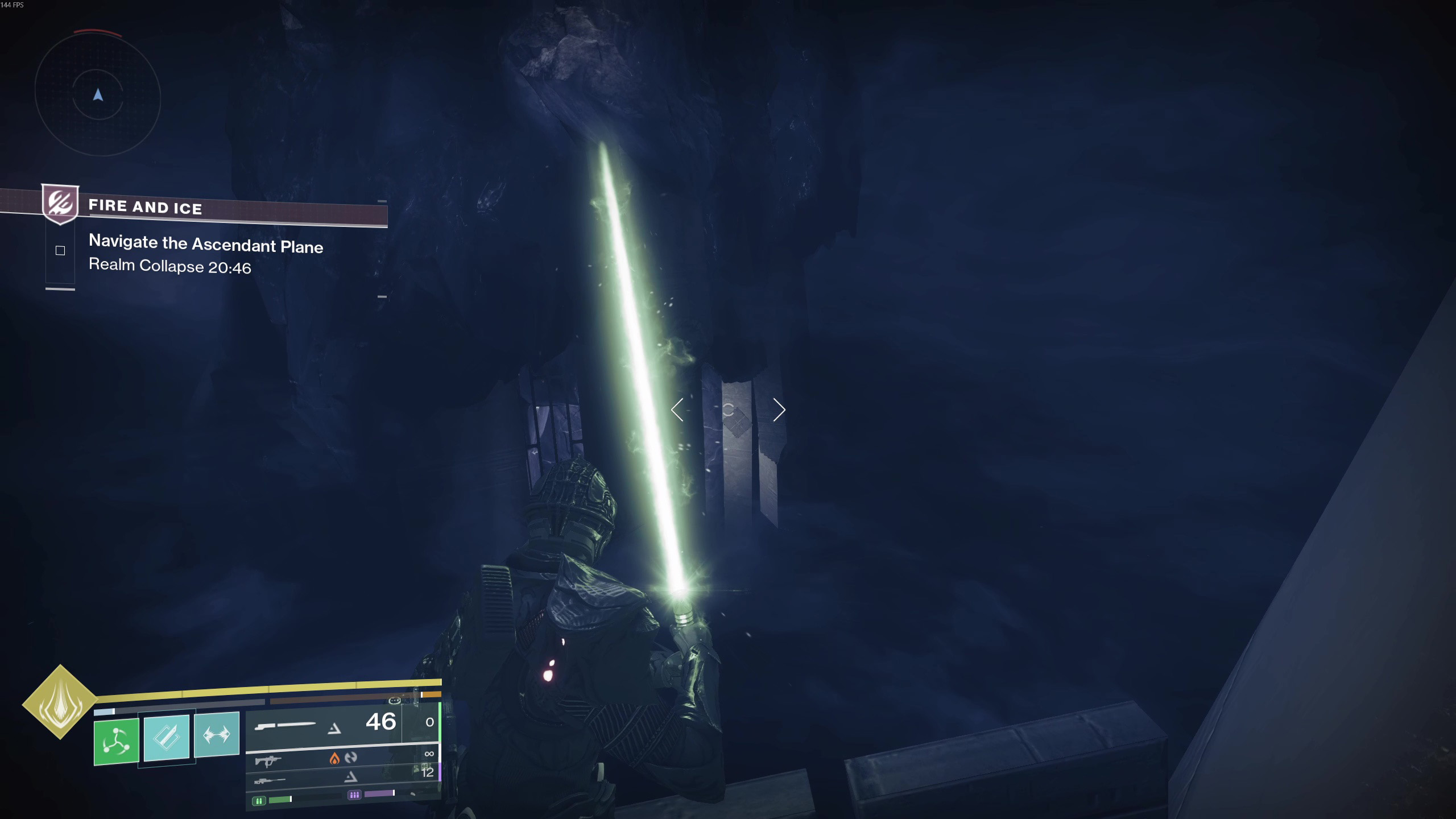Select the equipped sword weapon slot
Viewport: 1456px width, 819px height.
[x=323, y=723]
